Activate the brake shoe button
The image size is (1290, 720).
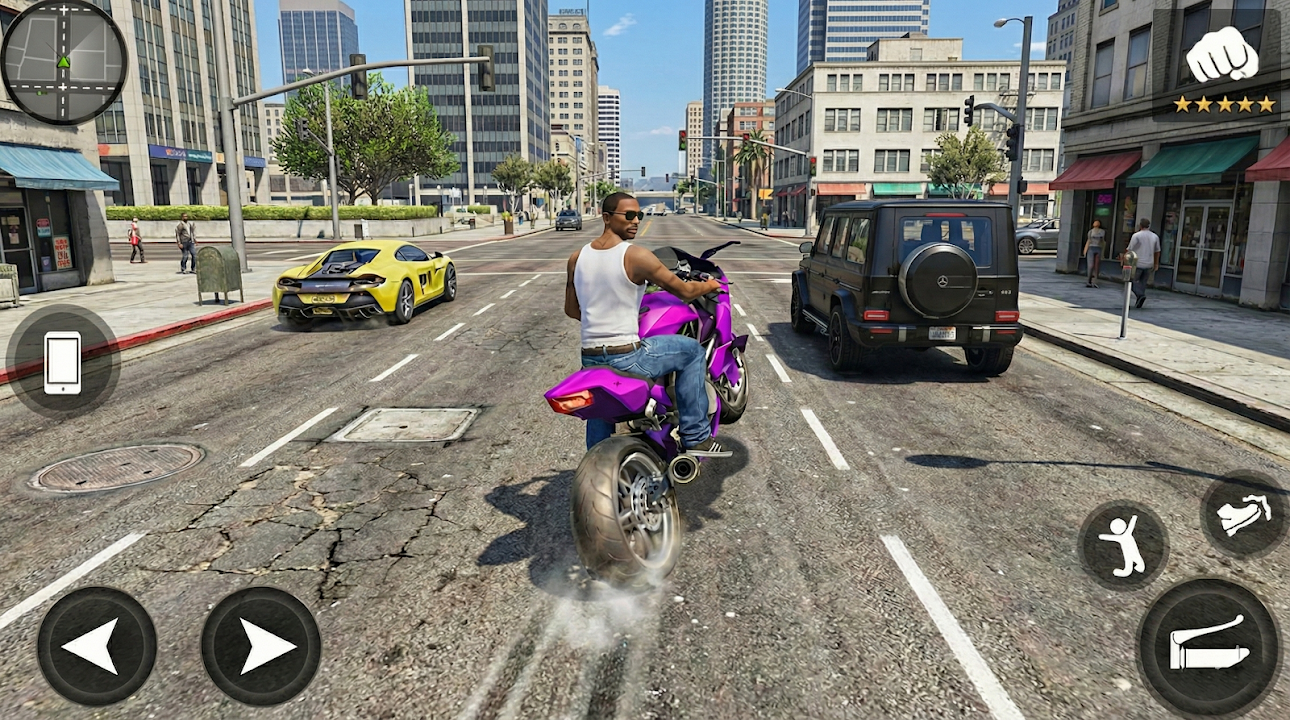point(1244,514)
